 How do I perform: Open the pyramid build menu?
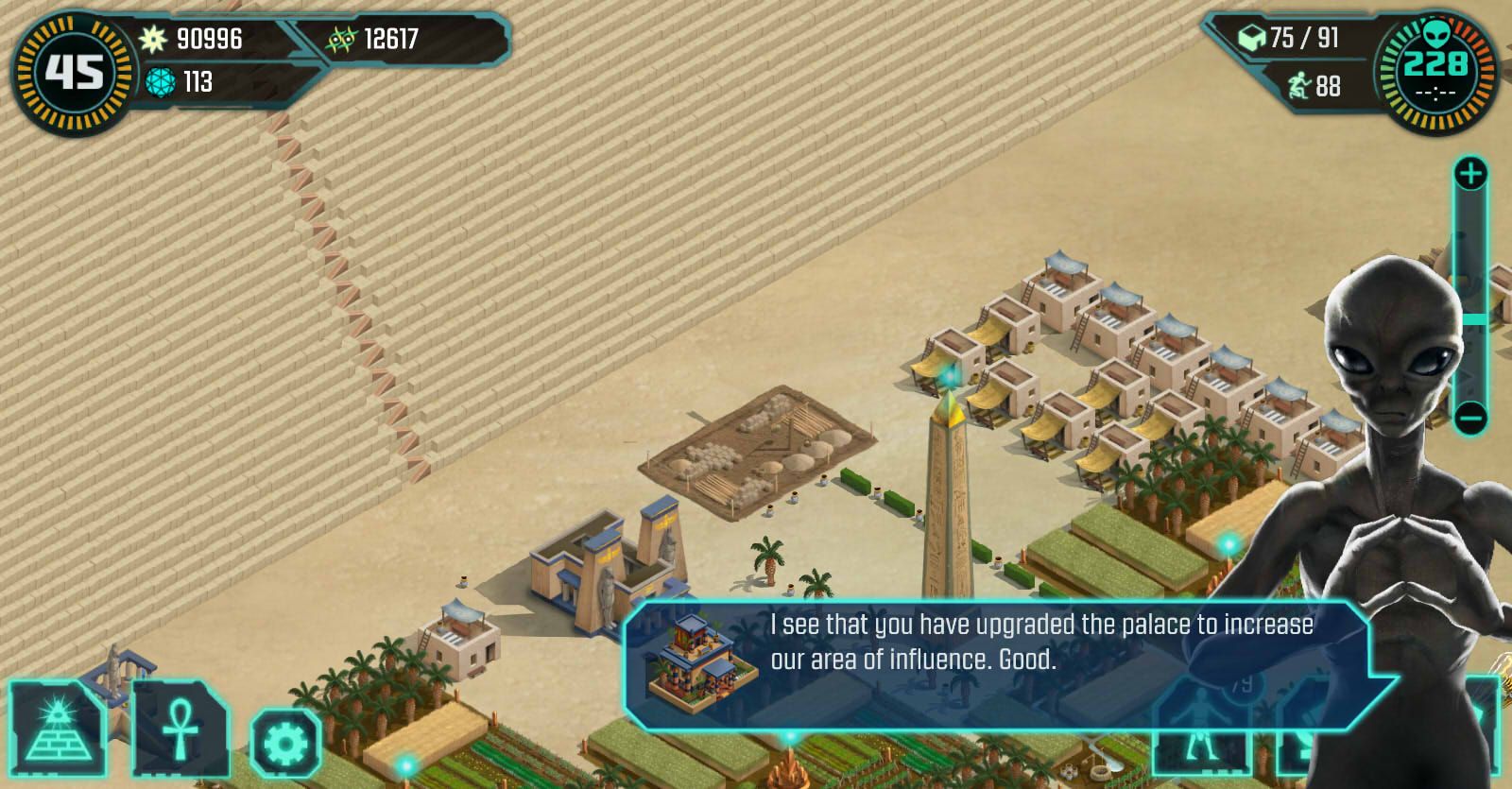click(57, 730)
